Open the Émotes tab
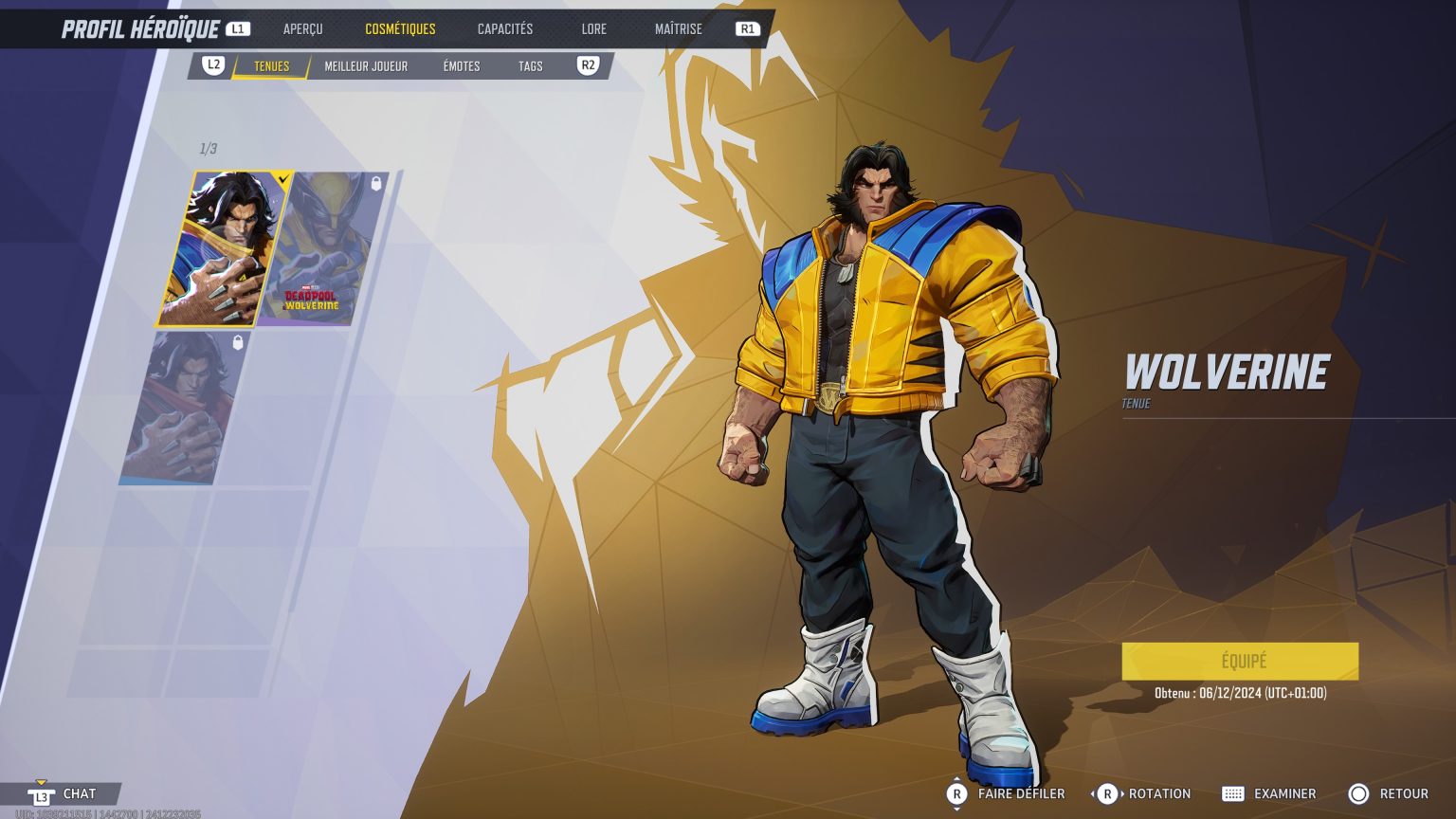This screenshot has height=819, width=1456. pos(461,66)
